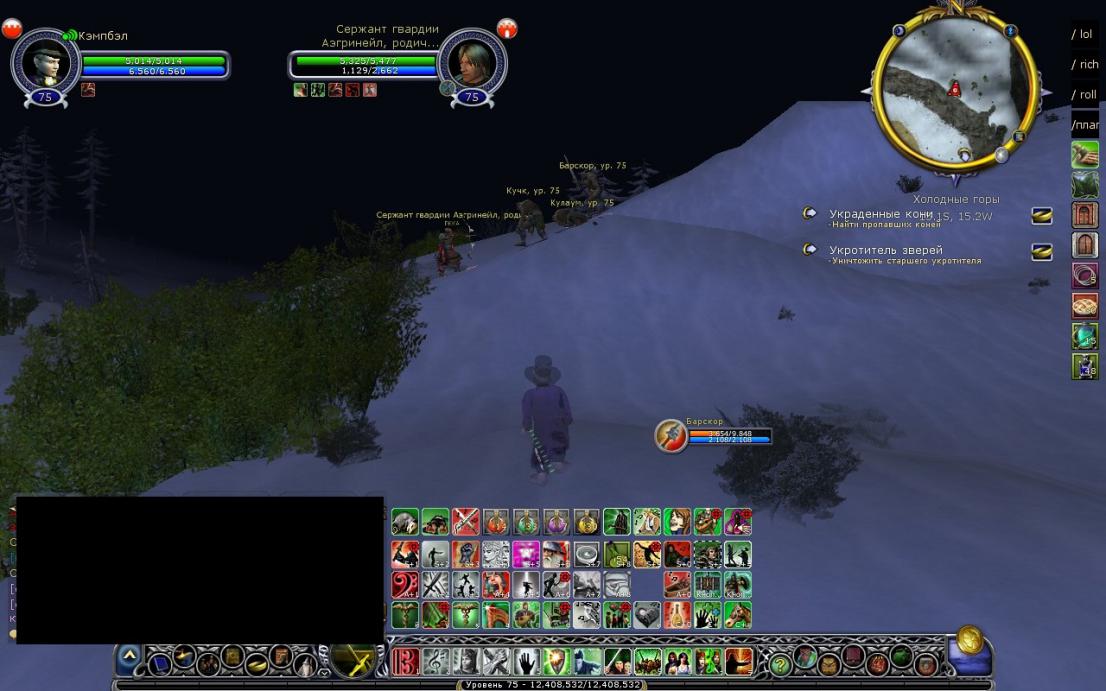Activate the grey treble clef skill
This screenshot has width=1106, height=691.
436,661
